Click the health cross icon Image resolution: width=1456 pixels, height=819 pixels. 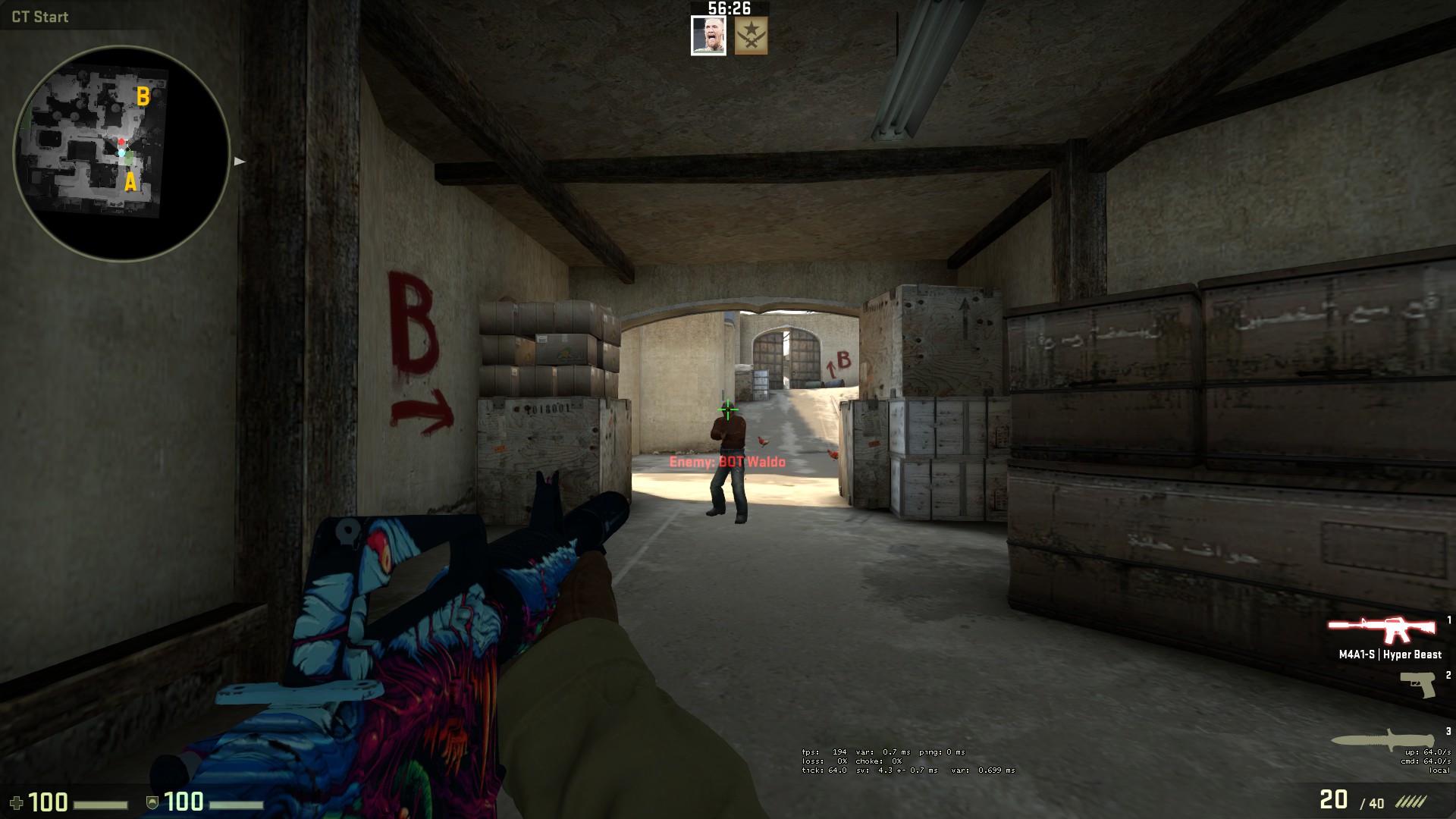17,800
